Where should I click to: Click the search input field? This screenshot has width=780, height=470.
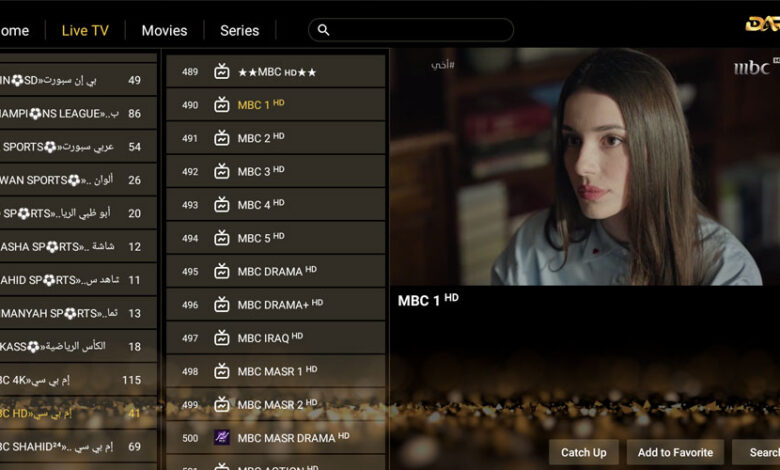coord(411,30)
